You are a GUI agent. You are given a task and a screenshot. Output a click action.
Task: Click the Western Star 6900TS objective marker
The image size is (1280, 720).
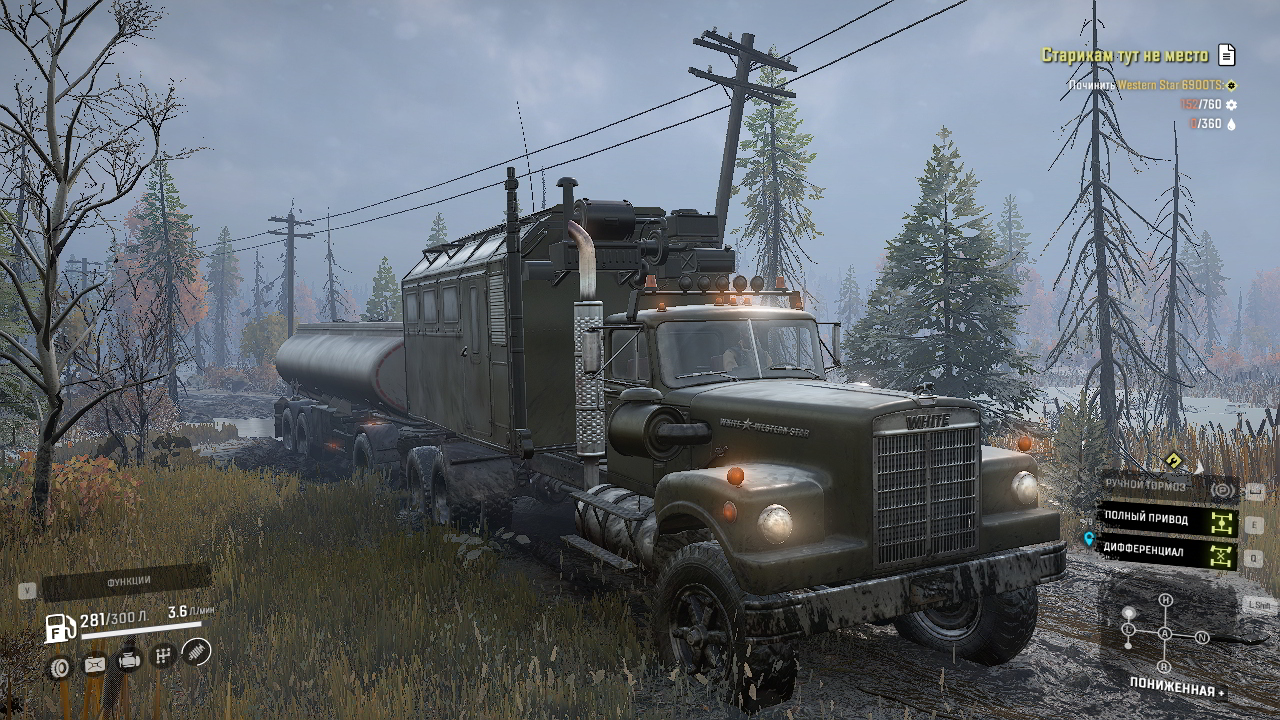pos(1232,86)
